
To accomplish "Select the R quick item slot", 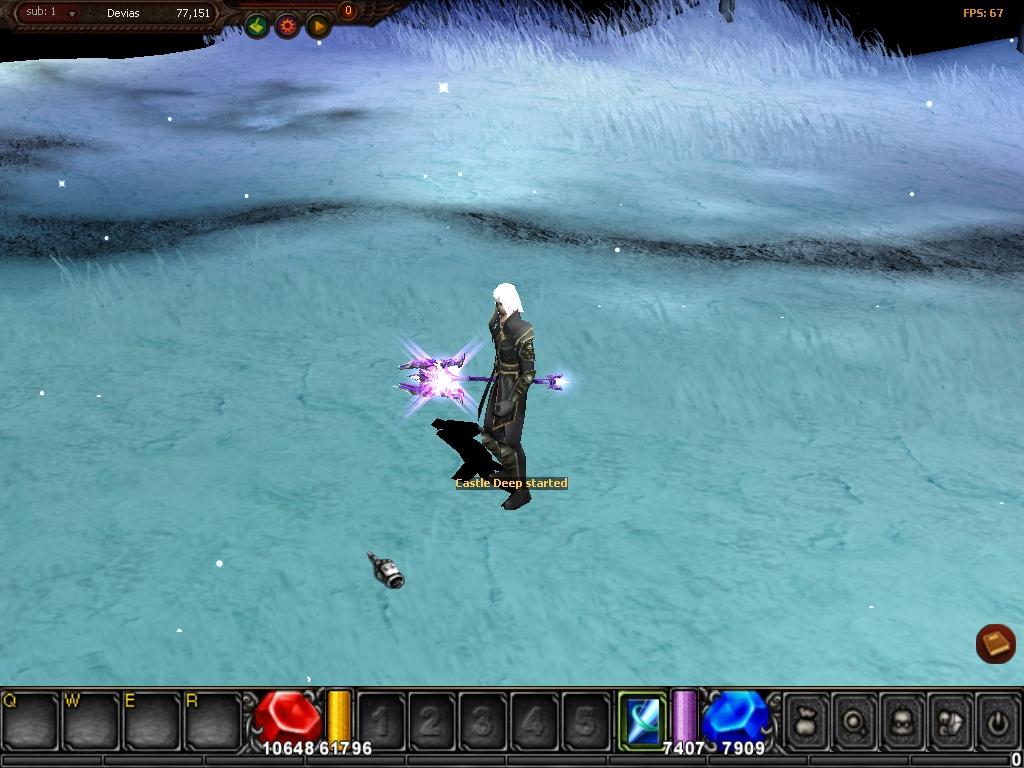I will (x=214, y=720).
